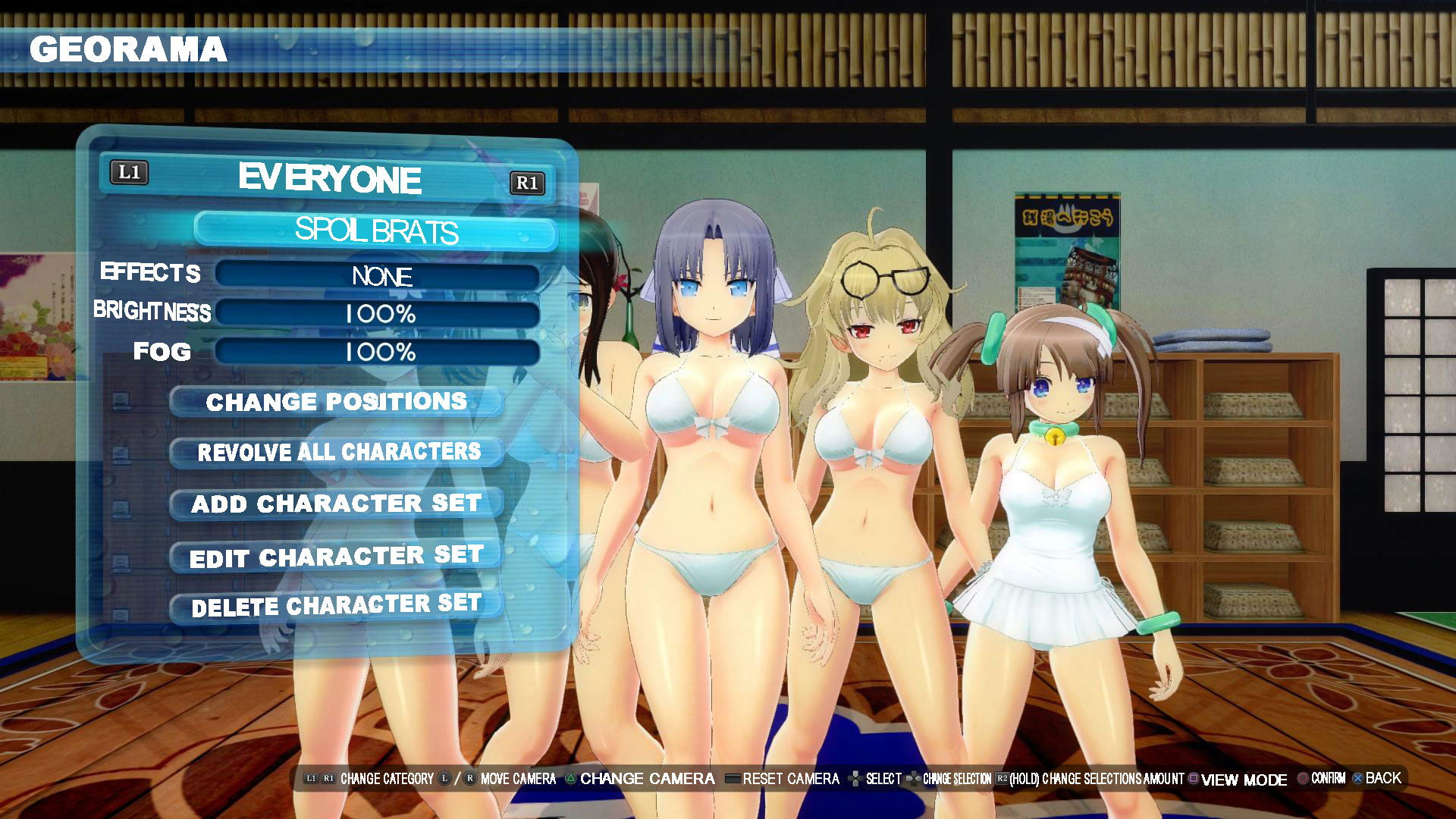Switch the Everyone category header

click(x=329, y=178)
